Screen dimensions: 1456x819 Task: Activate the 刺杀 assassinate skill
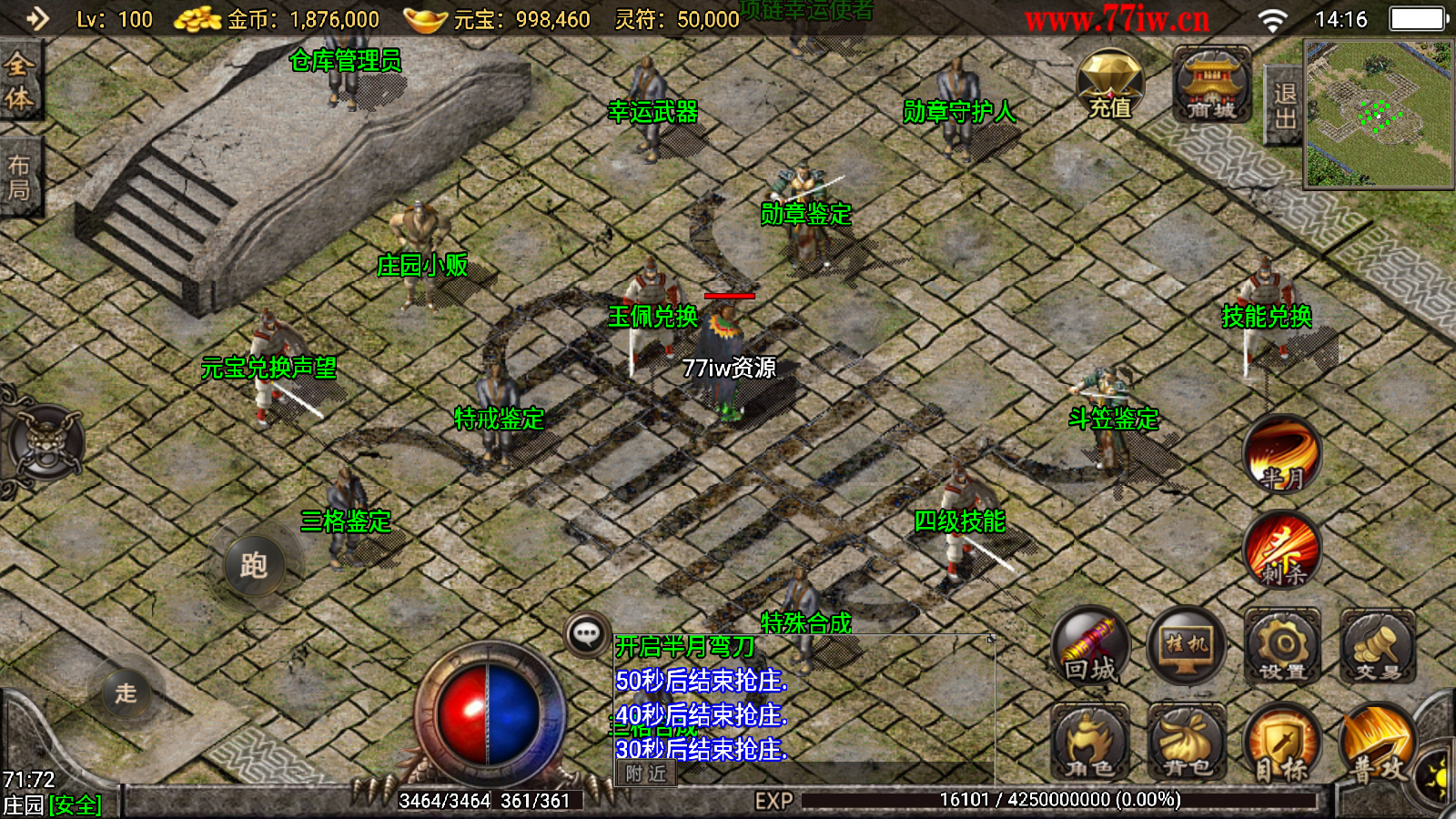pos(1283,550)
